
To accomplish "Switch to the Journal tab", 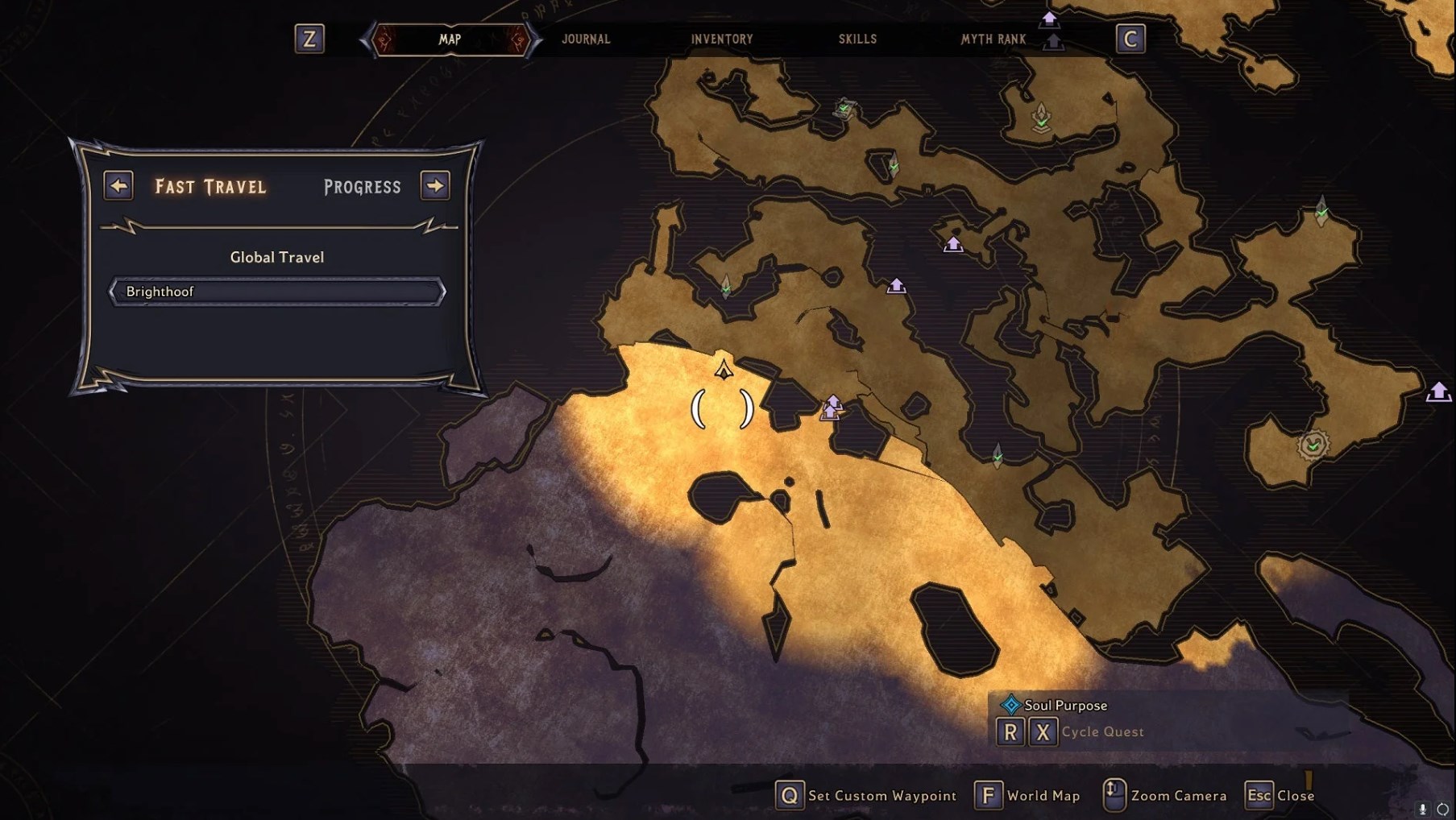I will tap(586, 39).
